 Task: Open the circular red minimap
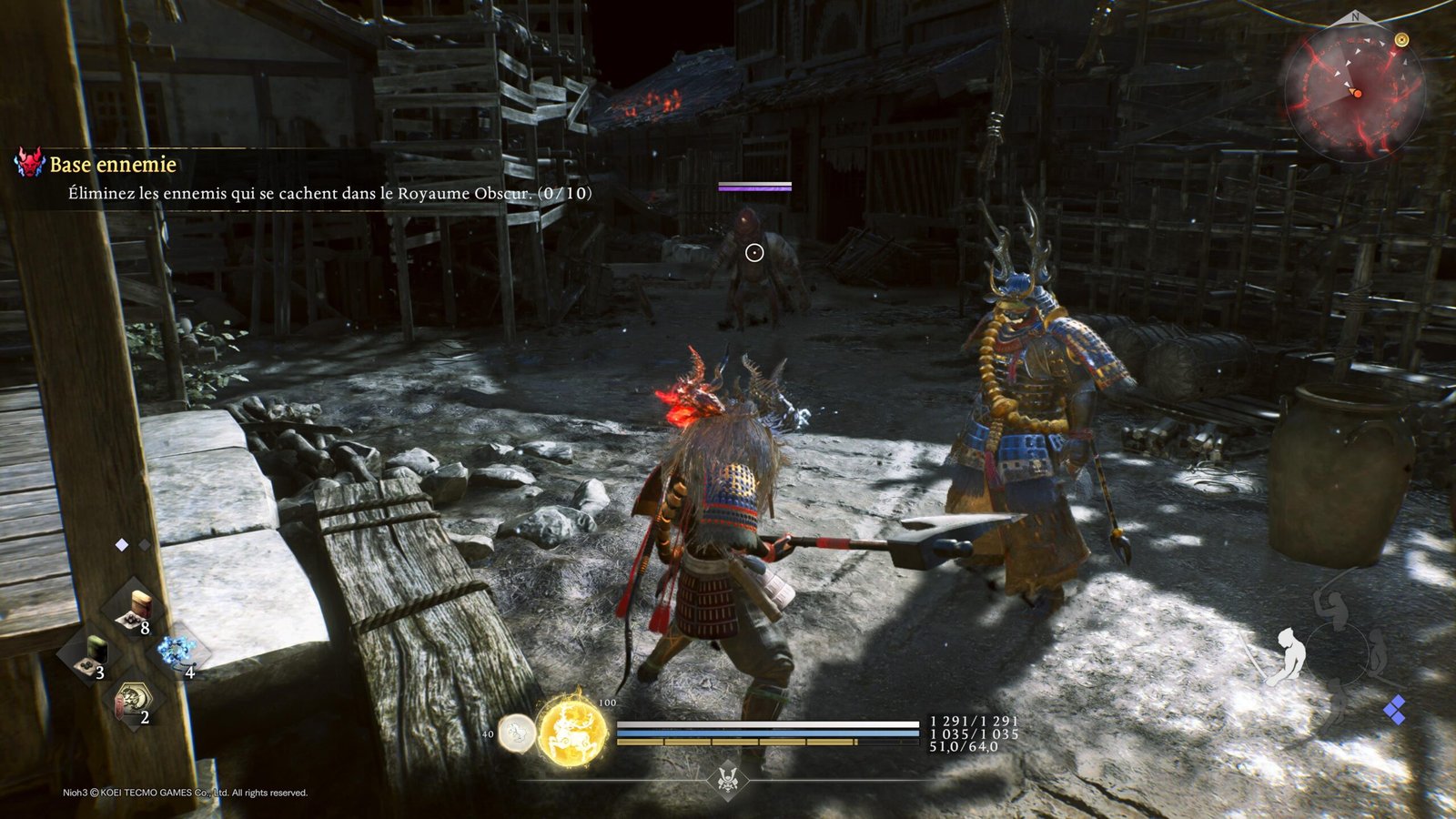1355,91
